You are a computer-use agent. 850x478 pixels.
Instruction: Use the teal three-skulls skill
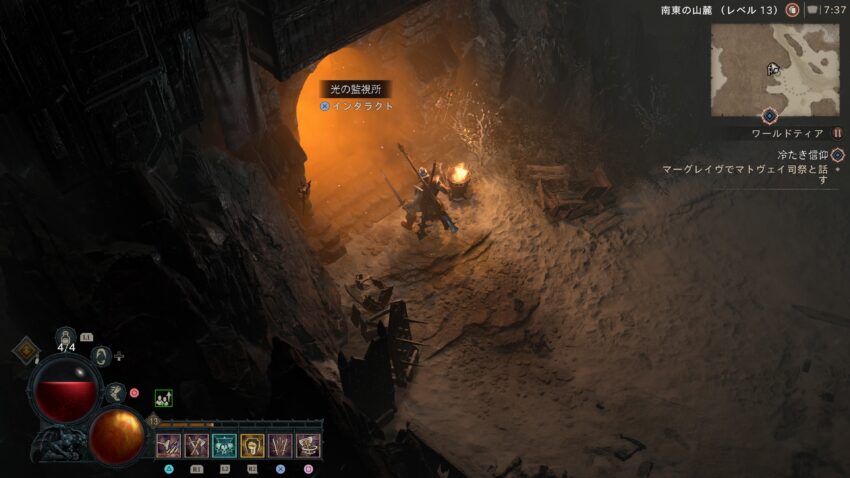pyautogui.click(x=224, y=446)
